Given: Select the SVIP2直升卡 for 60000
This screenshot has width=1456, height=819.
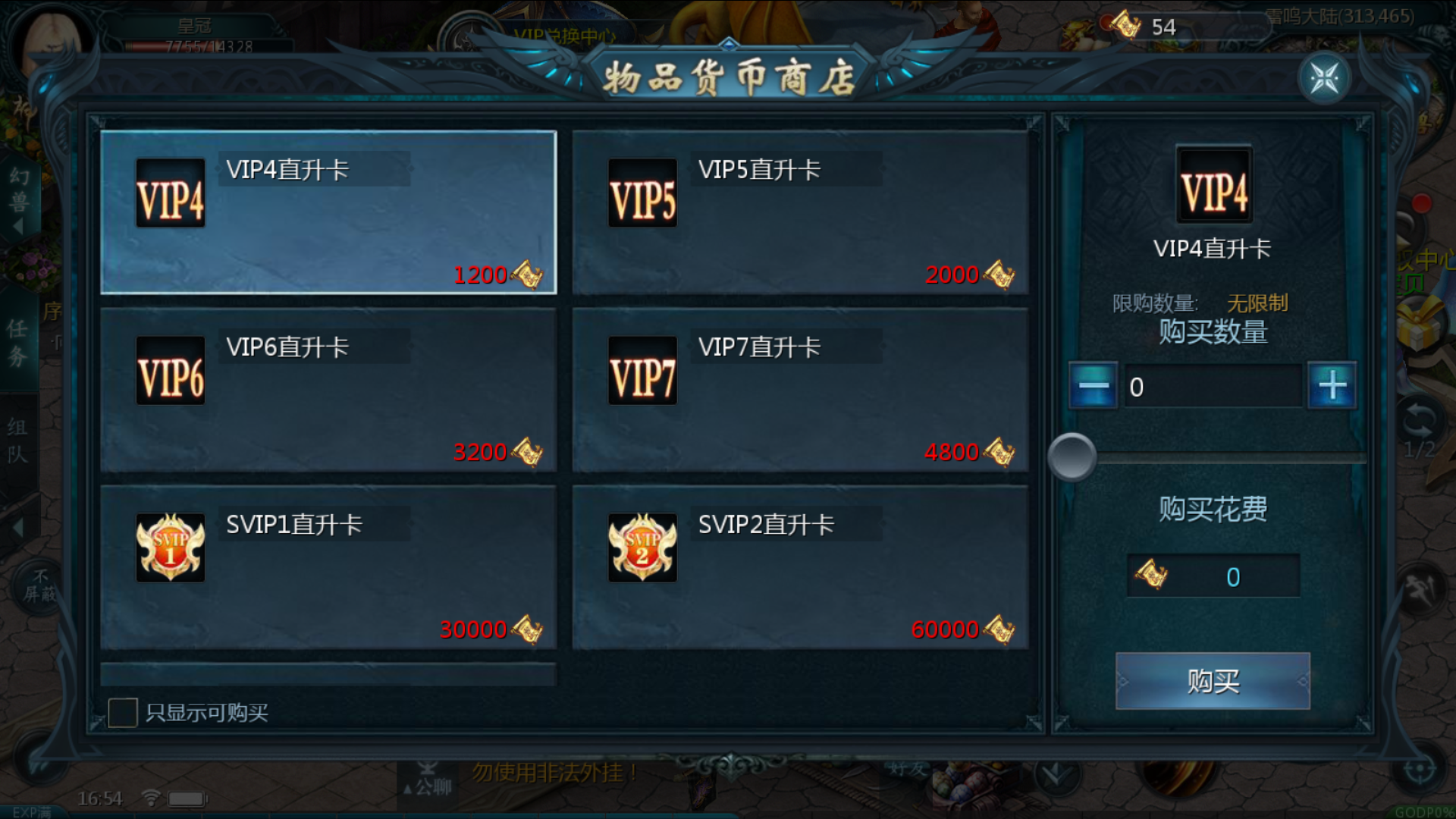Looking at the screenshot, I should [800, 567].
